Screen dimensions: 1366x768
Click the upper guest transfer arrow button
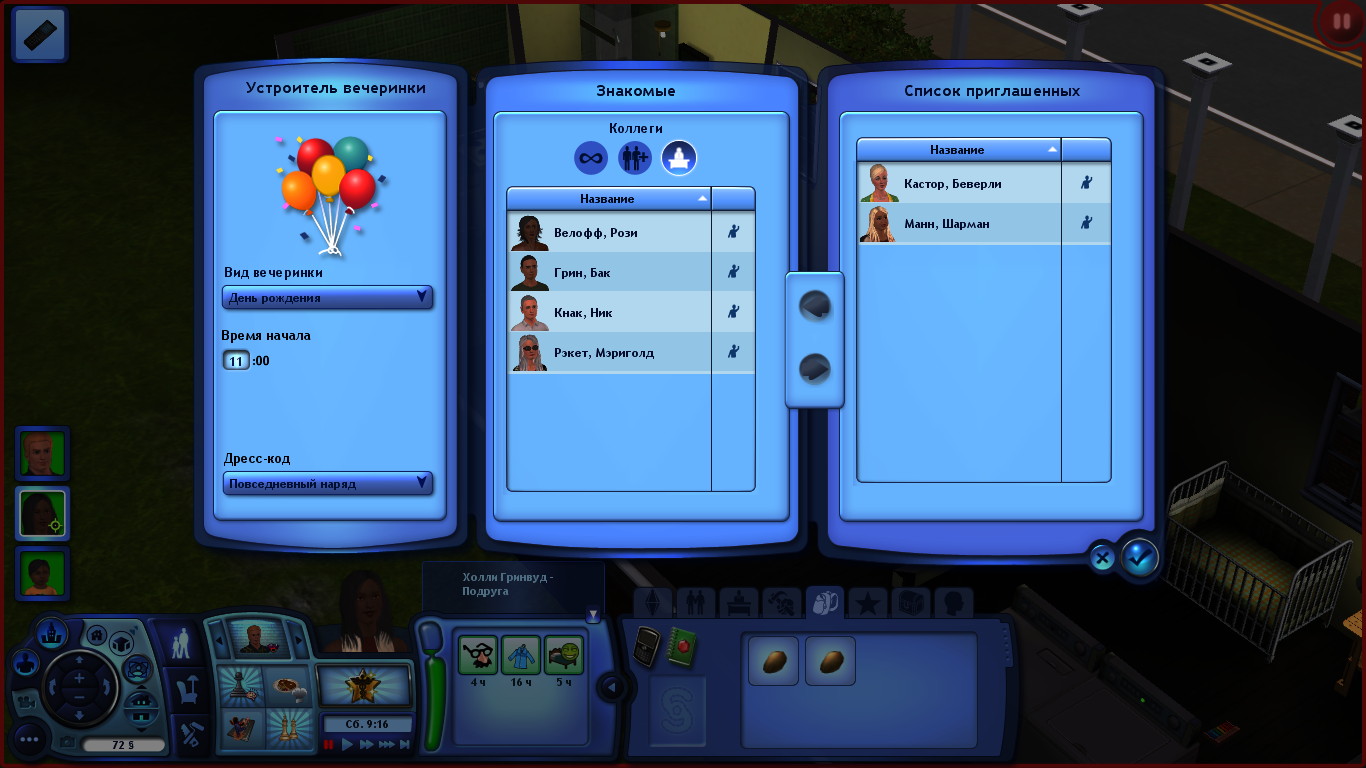click(x=815, y=306)
